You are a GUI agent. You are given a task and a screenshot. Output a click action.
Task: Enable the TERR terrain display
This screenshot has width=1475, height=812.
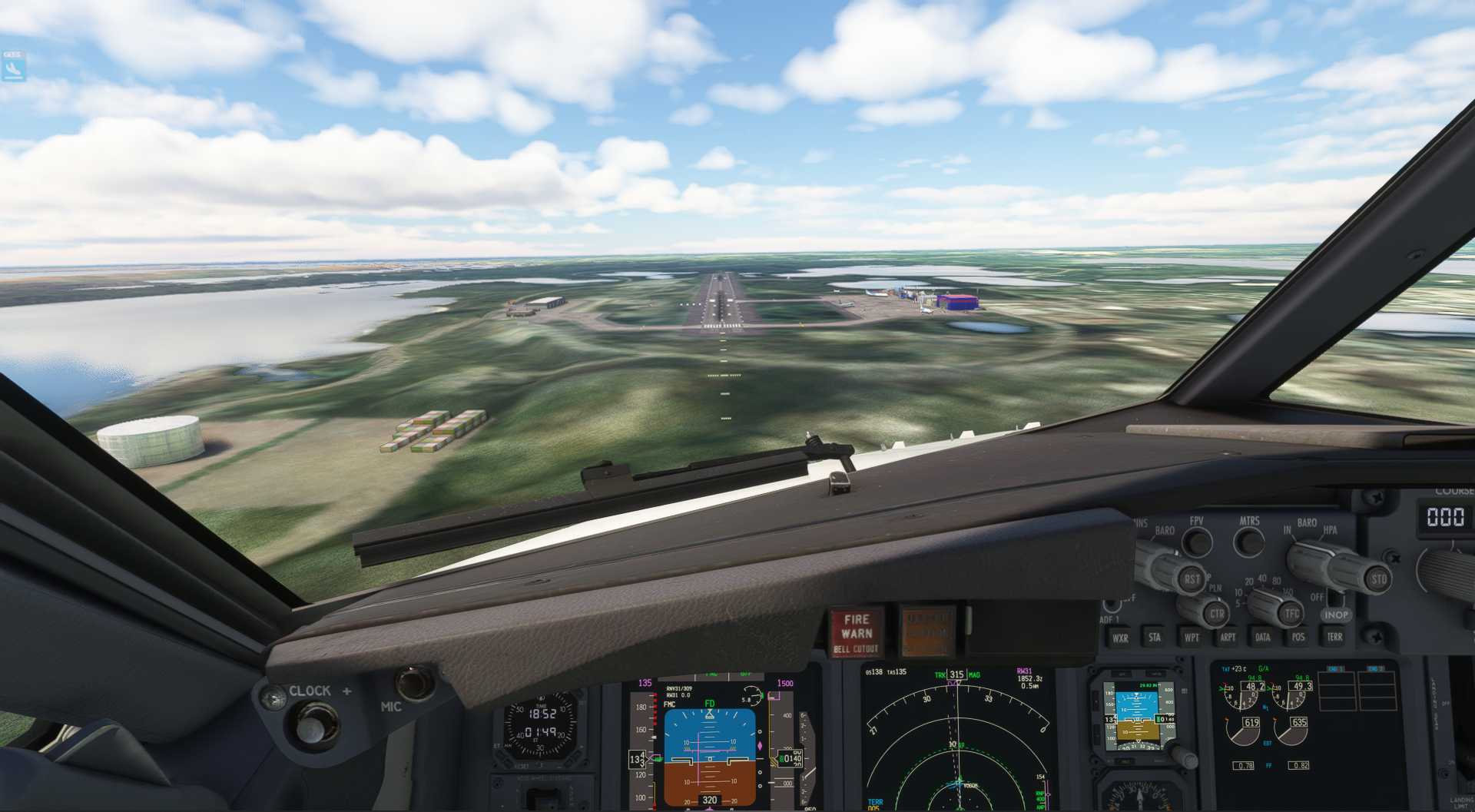[x=1334, y=637]
